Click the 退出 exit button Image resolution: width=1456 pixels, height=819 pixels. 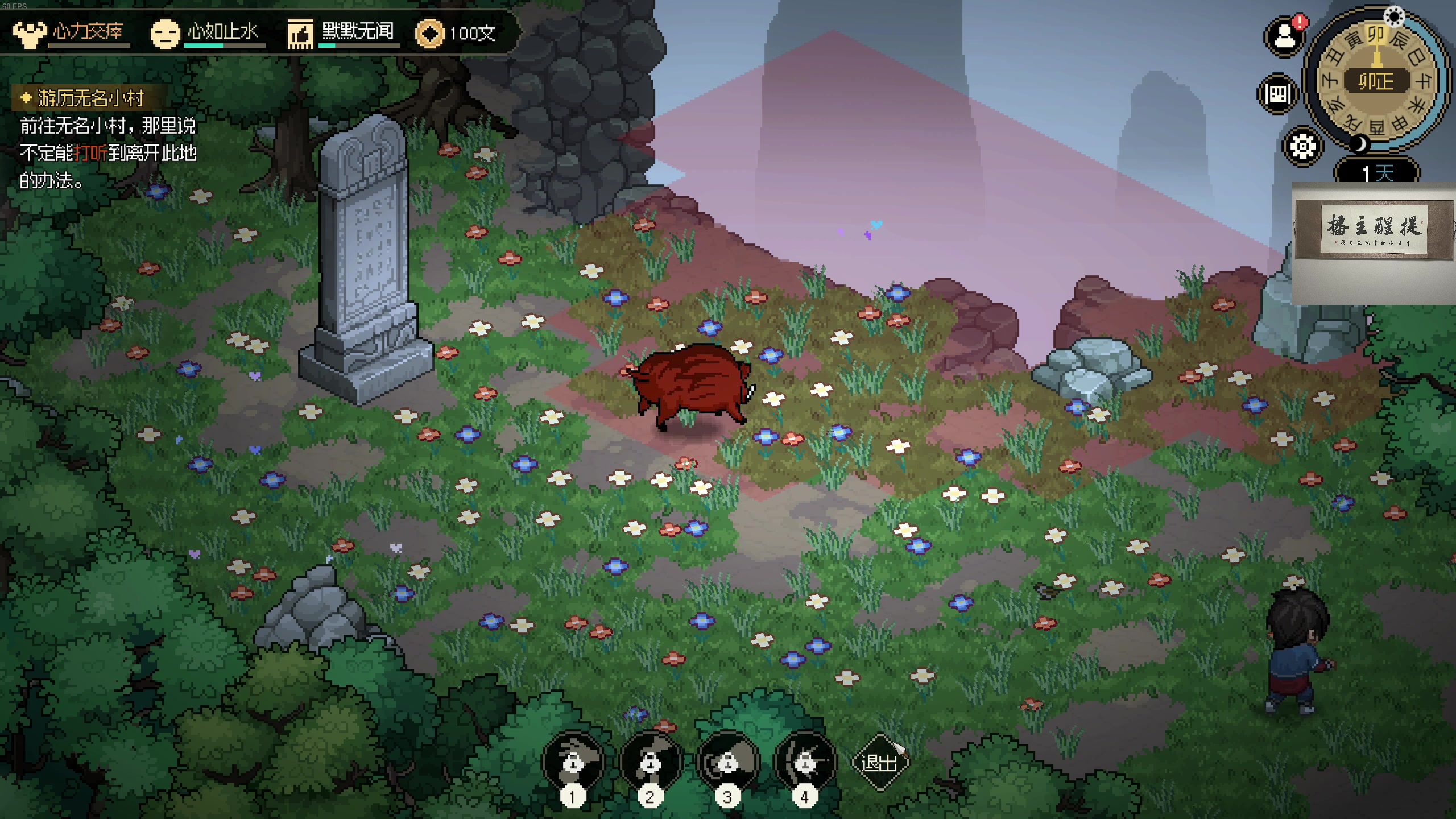tap(880, 762)
